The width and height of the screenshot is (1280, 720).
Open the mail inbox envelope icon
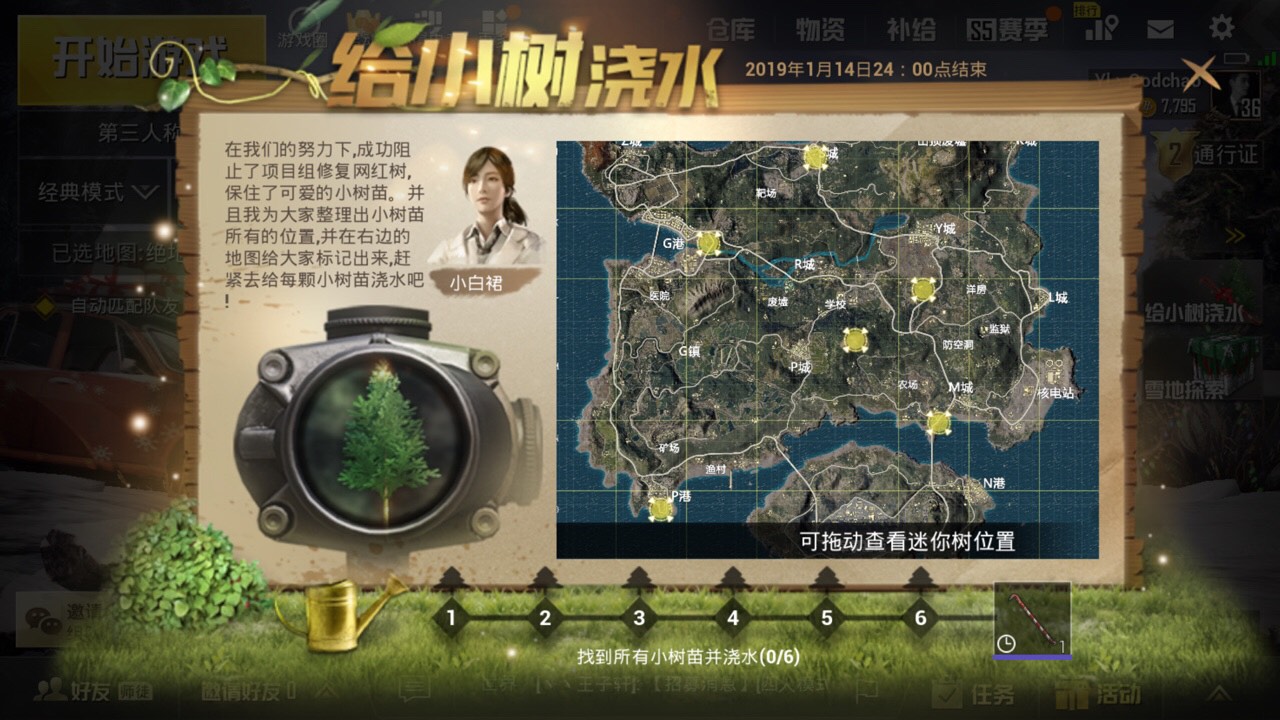pos(1160,28)
